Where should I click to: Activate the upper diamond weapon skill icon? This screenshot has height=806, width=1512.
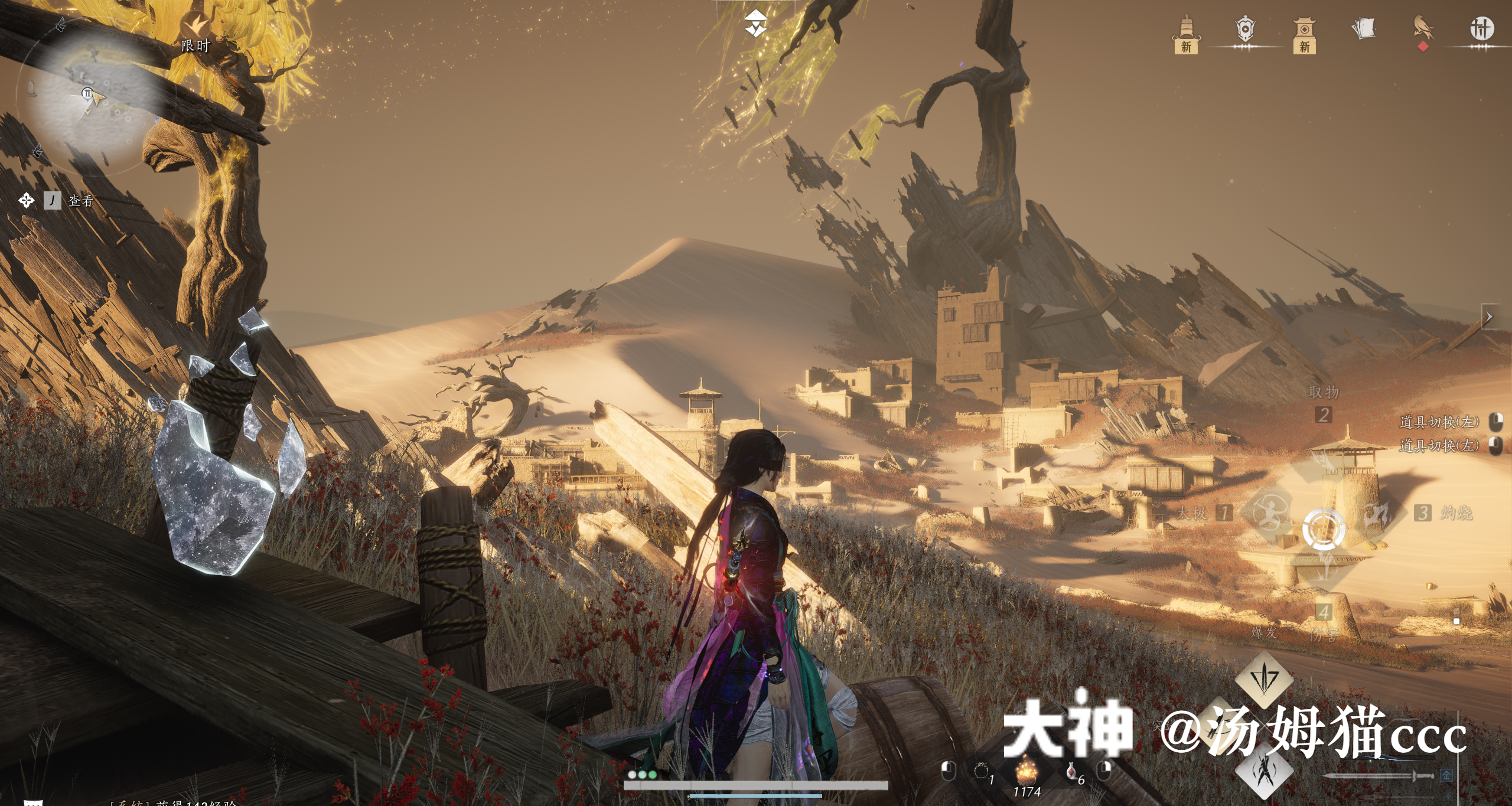[x=1264, y=679]
